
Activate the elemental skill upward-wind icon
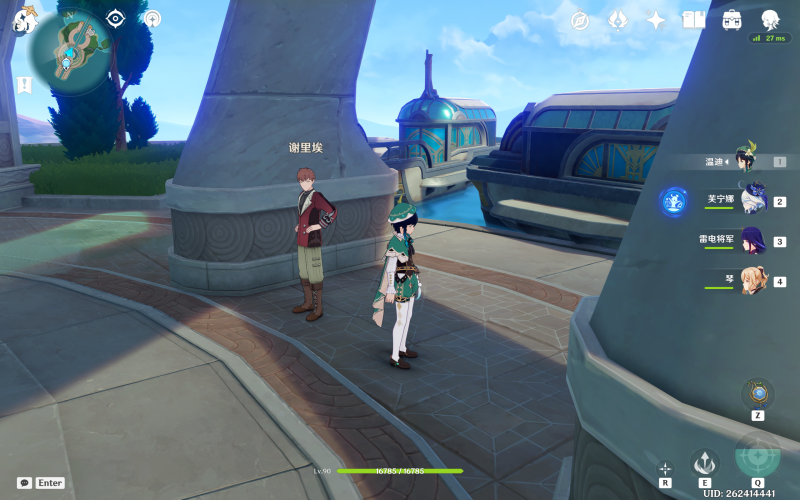pos(705,463)
